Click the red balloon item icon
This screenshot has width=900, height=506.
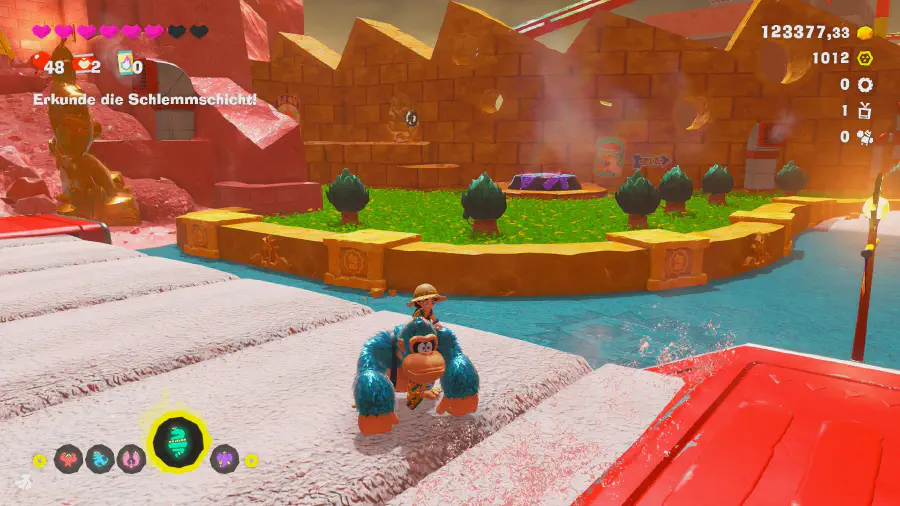41,65
